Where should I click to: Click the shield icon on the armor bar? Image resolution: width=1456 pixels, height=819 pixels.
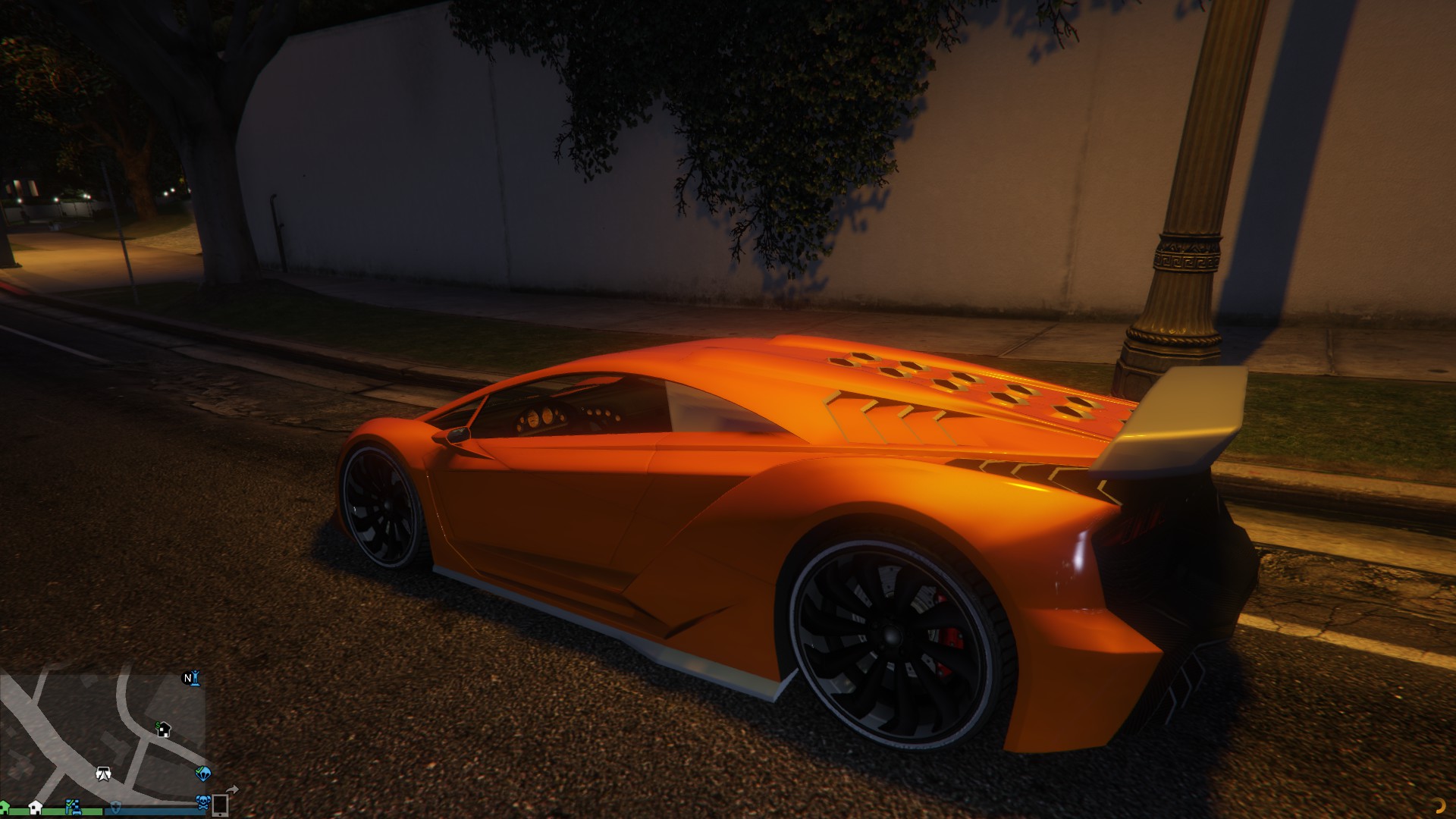[x=115, y=808]
